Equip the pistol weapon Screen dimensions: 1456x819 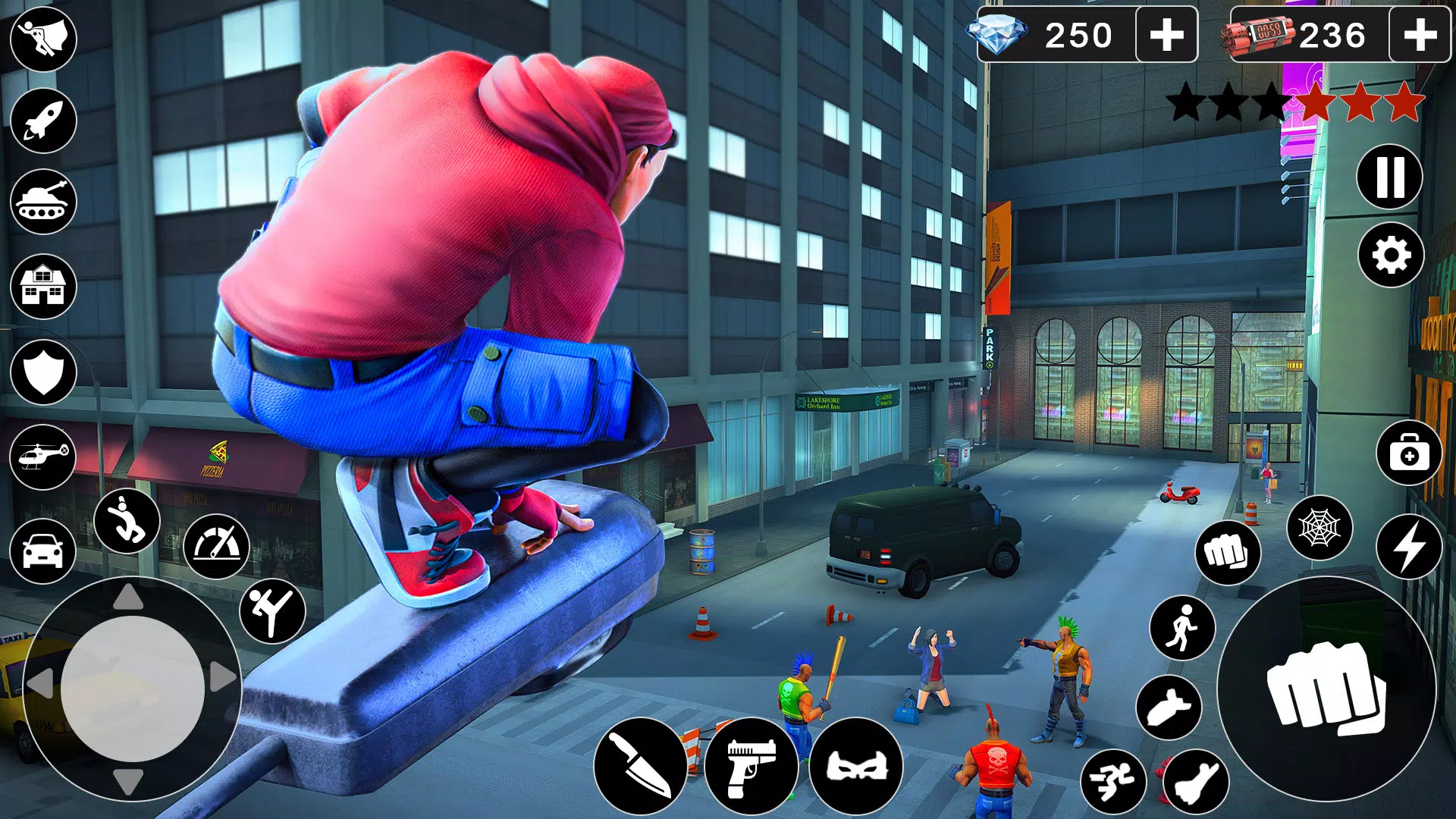[753, 764]
